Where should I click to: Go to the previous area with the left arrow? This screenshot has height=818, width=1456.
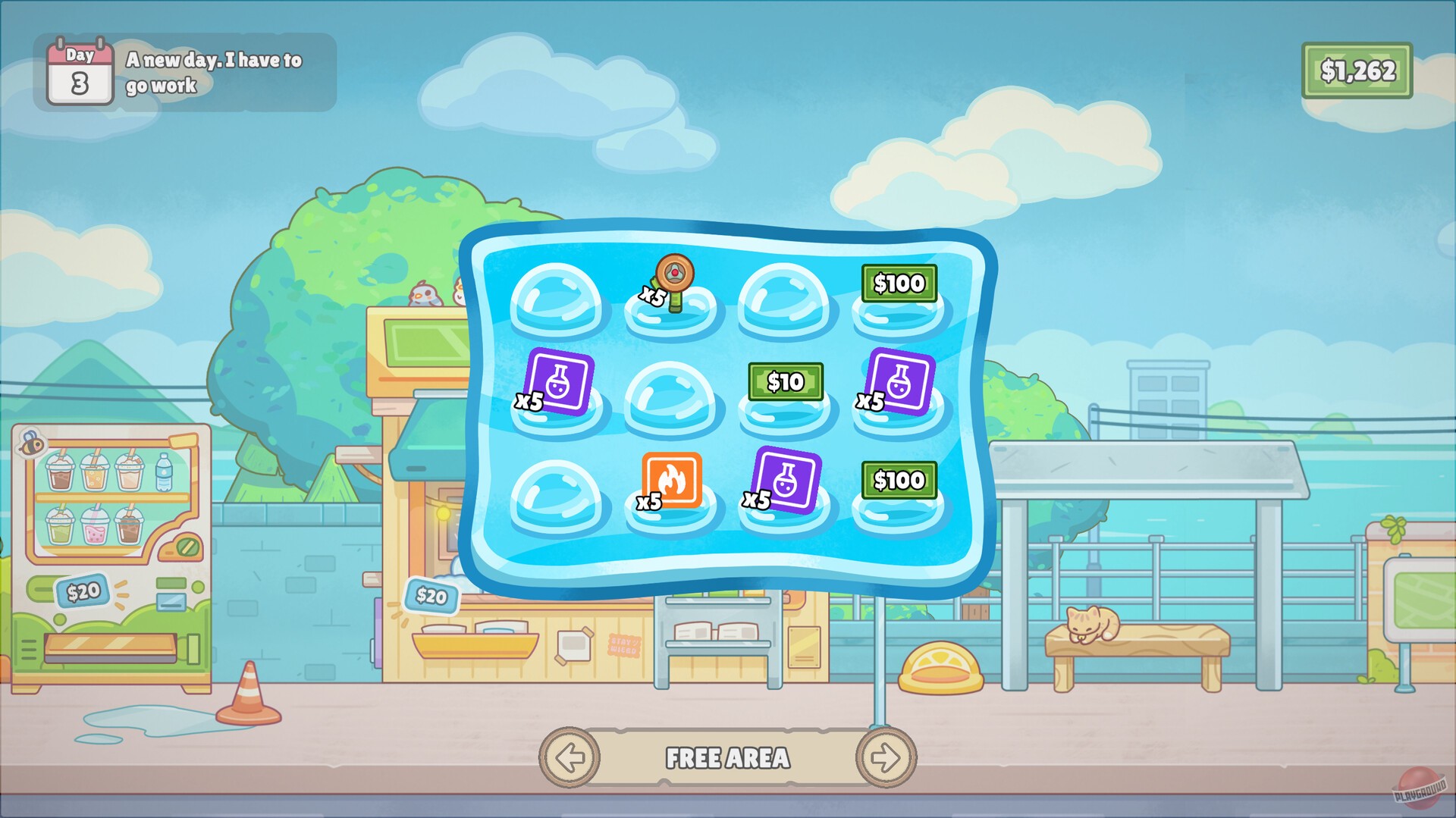coord(570,758)
